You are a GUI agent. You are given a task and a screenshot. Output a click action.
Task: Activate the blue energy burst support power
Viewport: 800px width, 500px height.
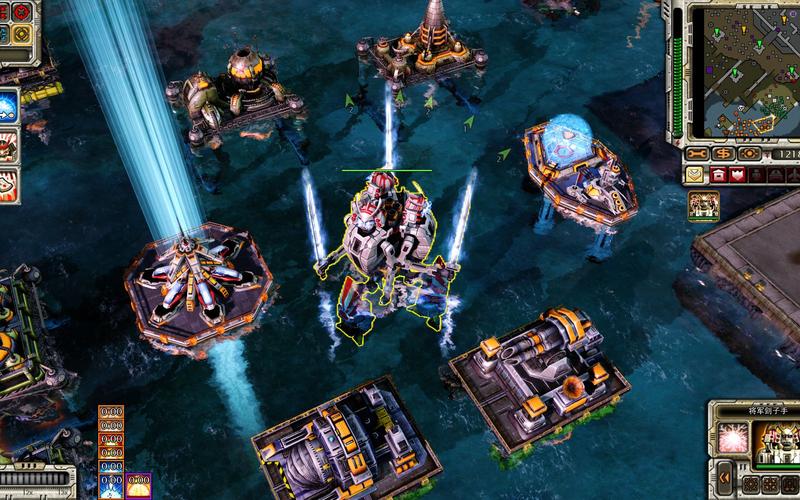click(x=8, y=105)
